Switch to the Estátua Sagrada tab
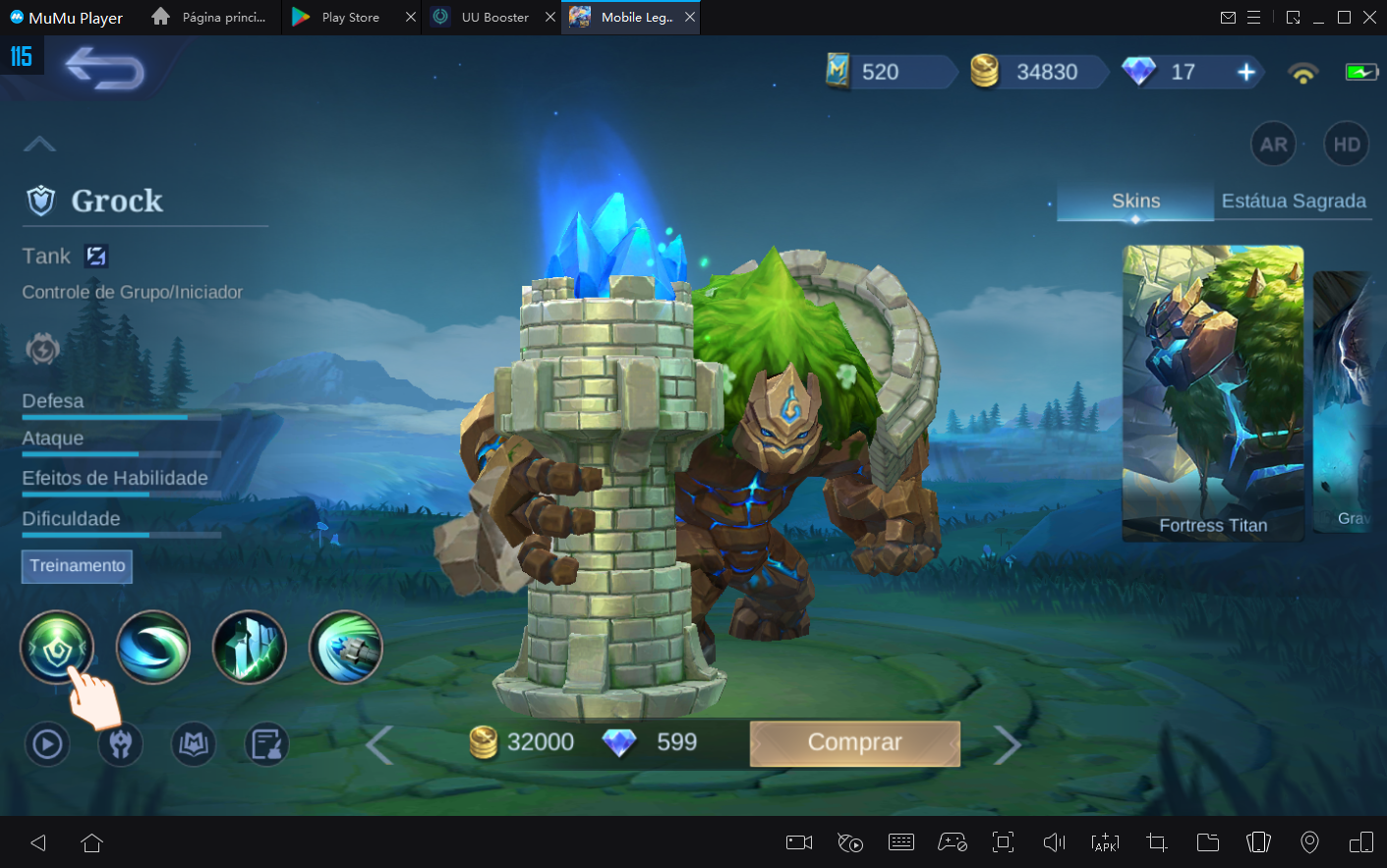 point(1294,201)
